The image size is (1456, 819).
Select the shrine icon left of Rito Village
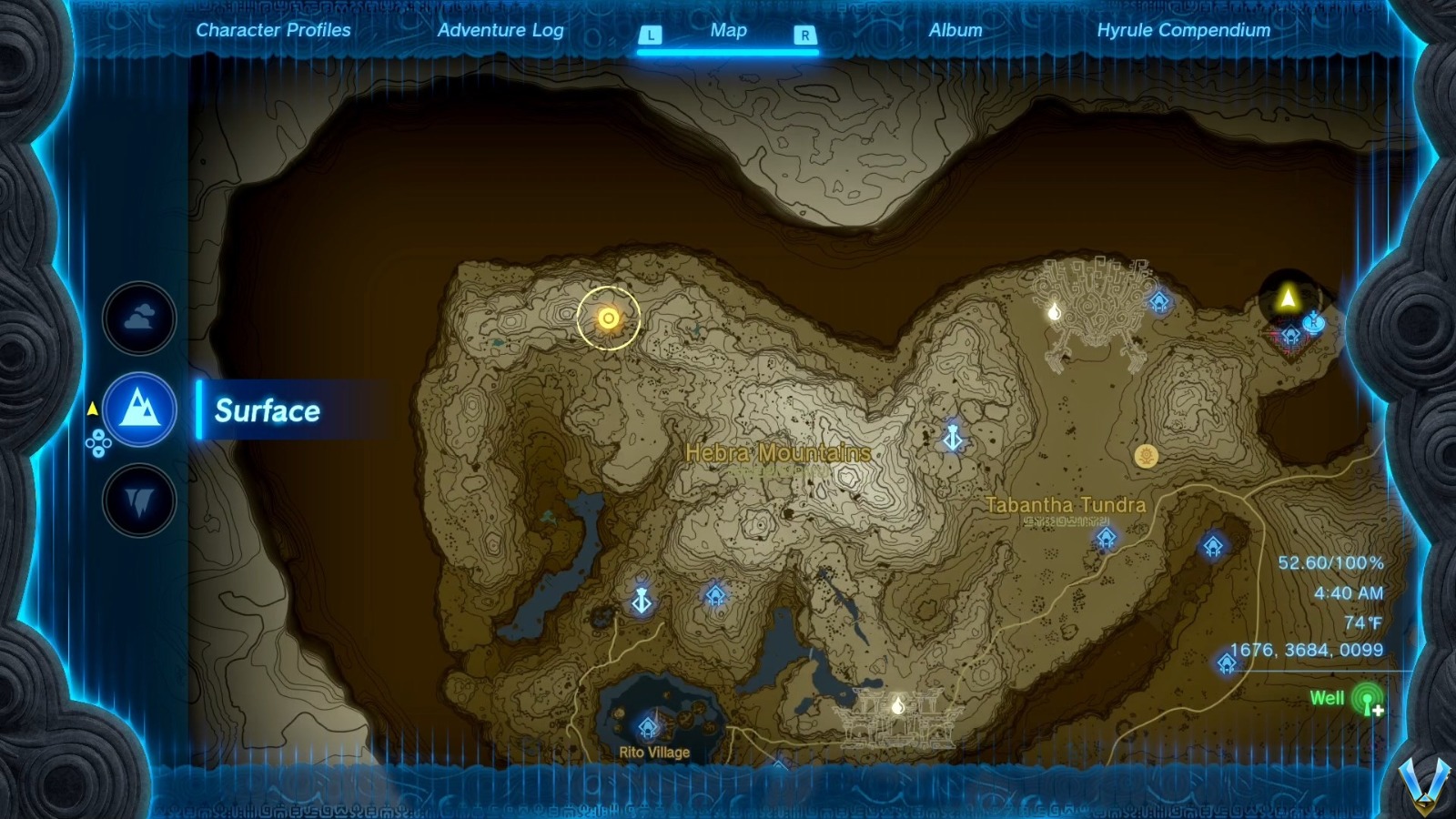(640, 601)
